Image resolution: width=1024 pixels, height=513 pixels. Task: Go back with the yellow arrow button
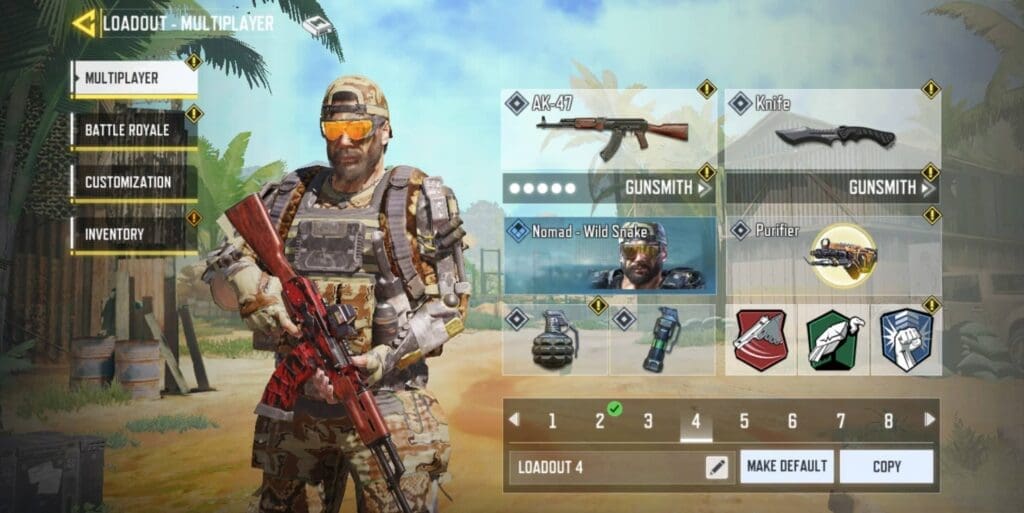point(84,23)
